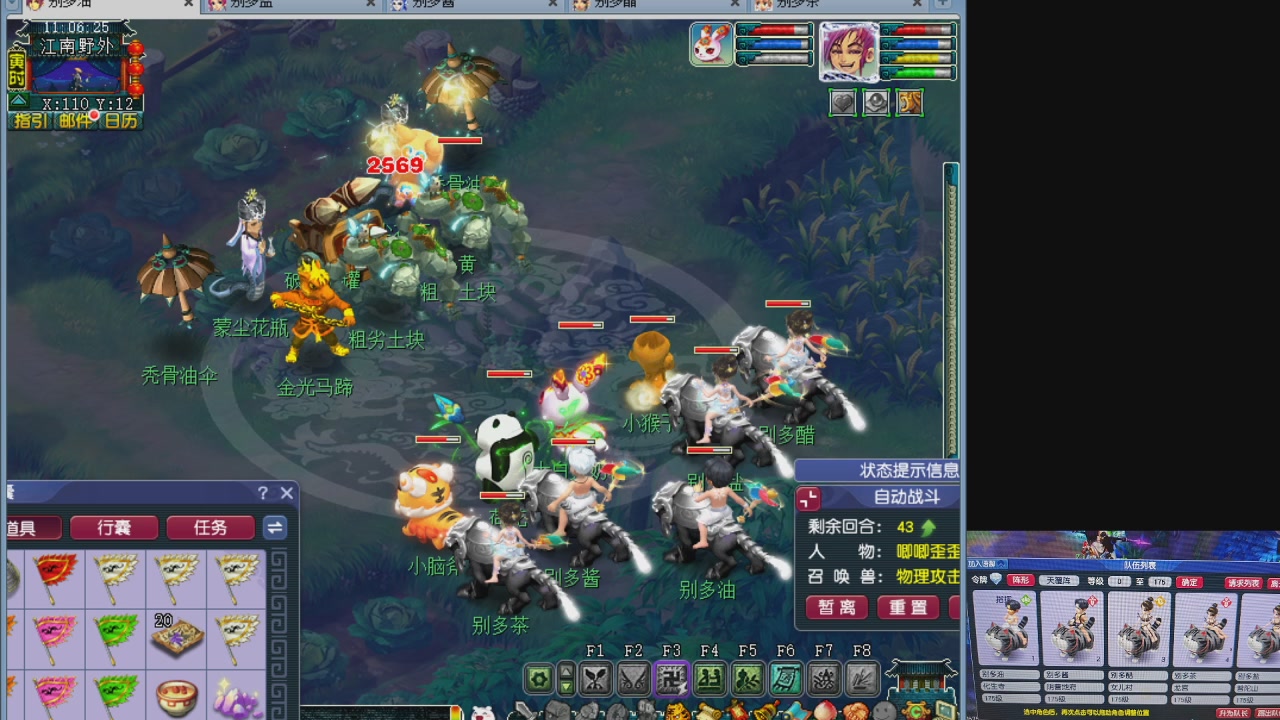The height and width of the screenshot is (720, 1280).
Task: Toggle the silver mine buff icon below the portrait
Action: pyautogui.click(x=876, y=102)
